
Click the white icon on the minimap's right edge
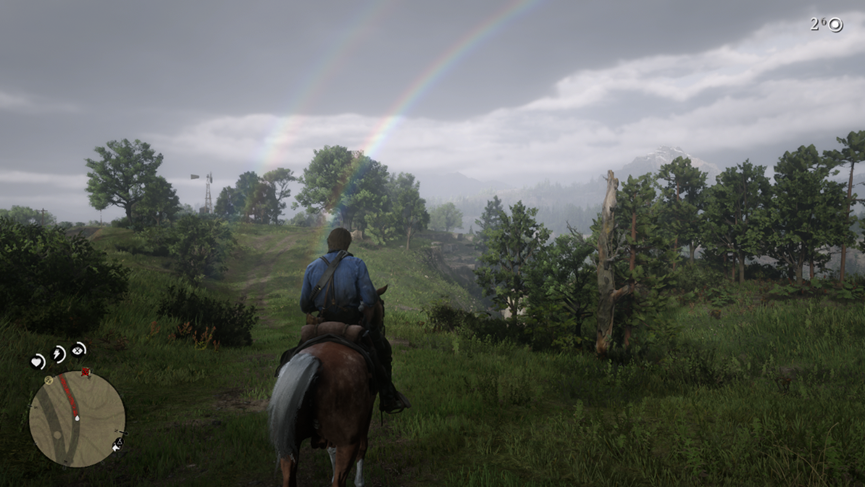pyautogui.click(x=119, y=441)
